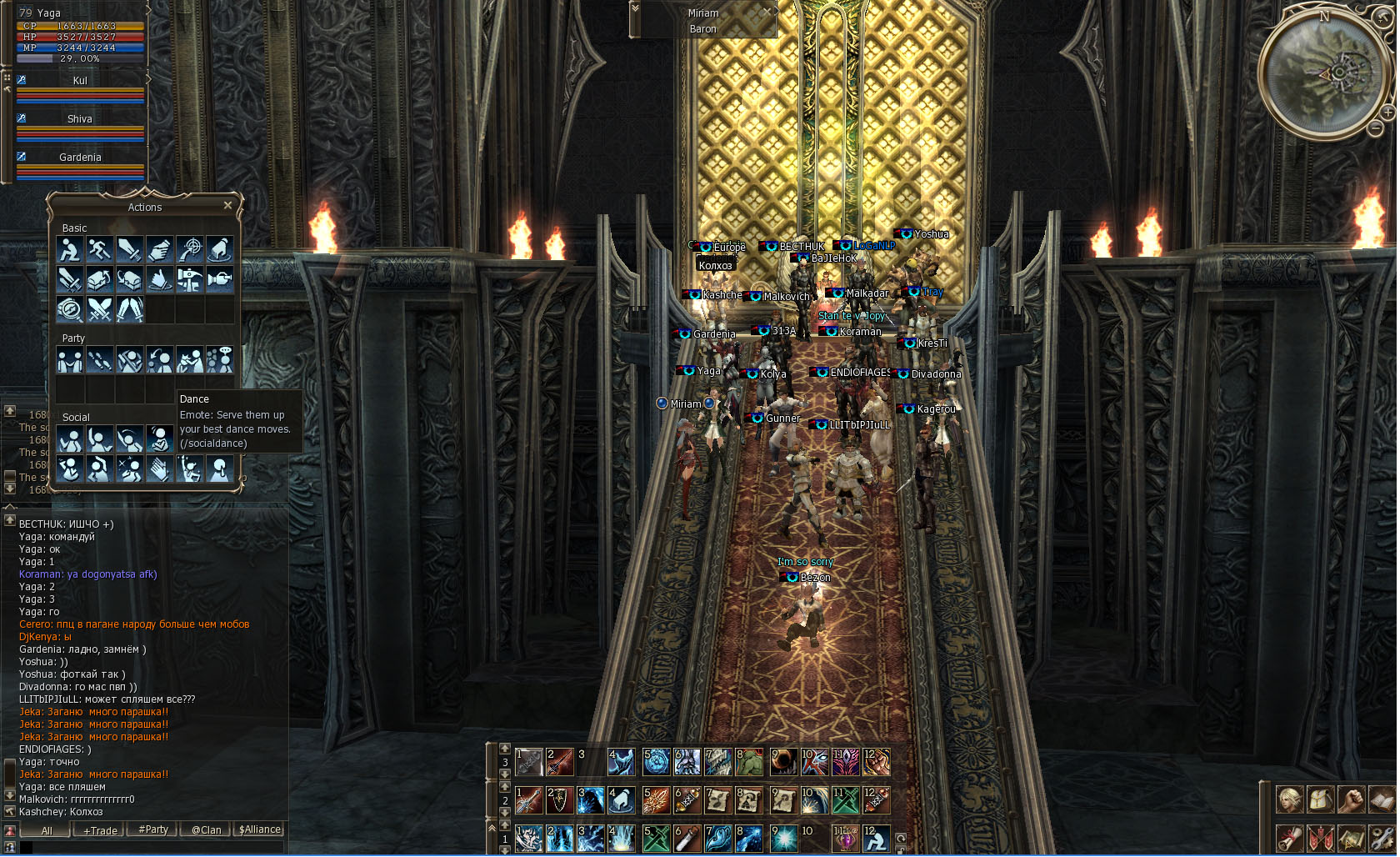Choose the crossed swords duel action
Screen dimensions: 1400x857
(100, 309)
